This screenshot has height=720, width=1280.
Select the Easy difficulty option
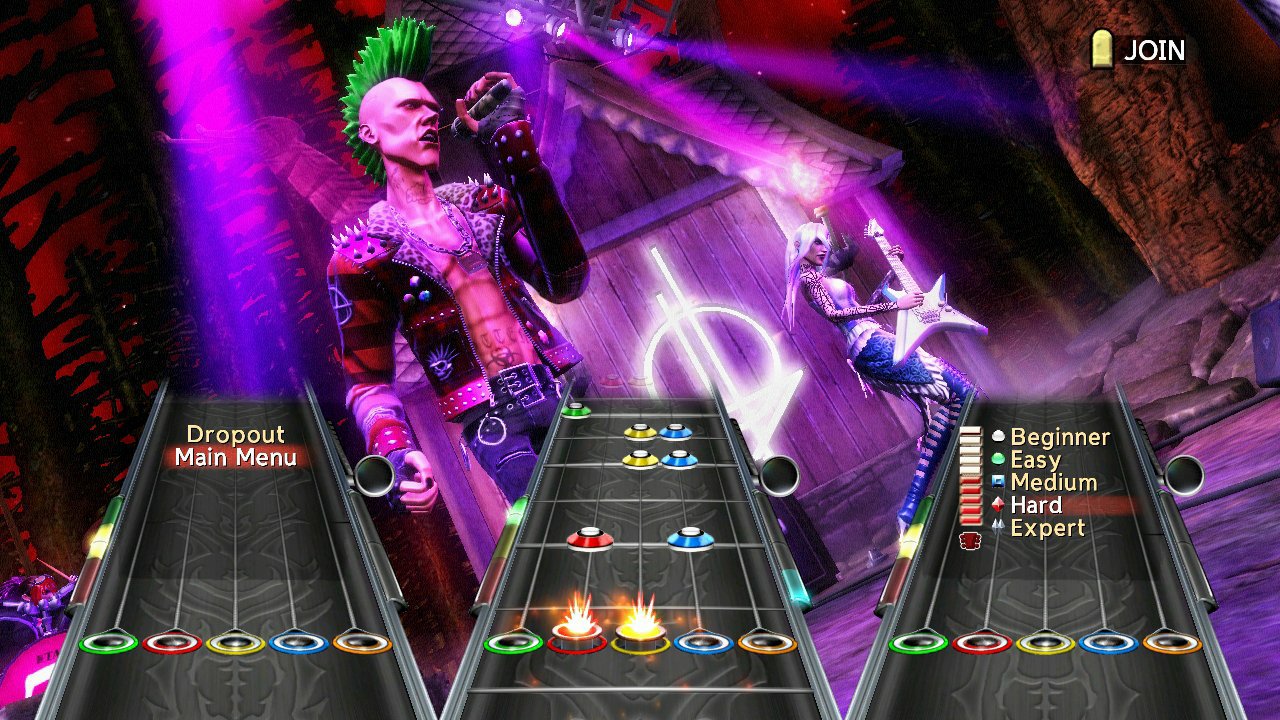[x=1035, y=459]
